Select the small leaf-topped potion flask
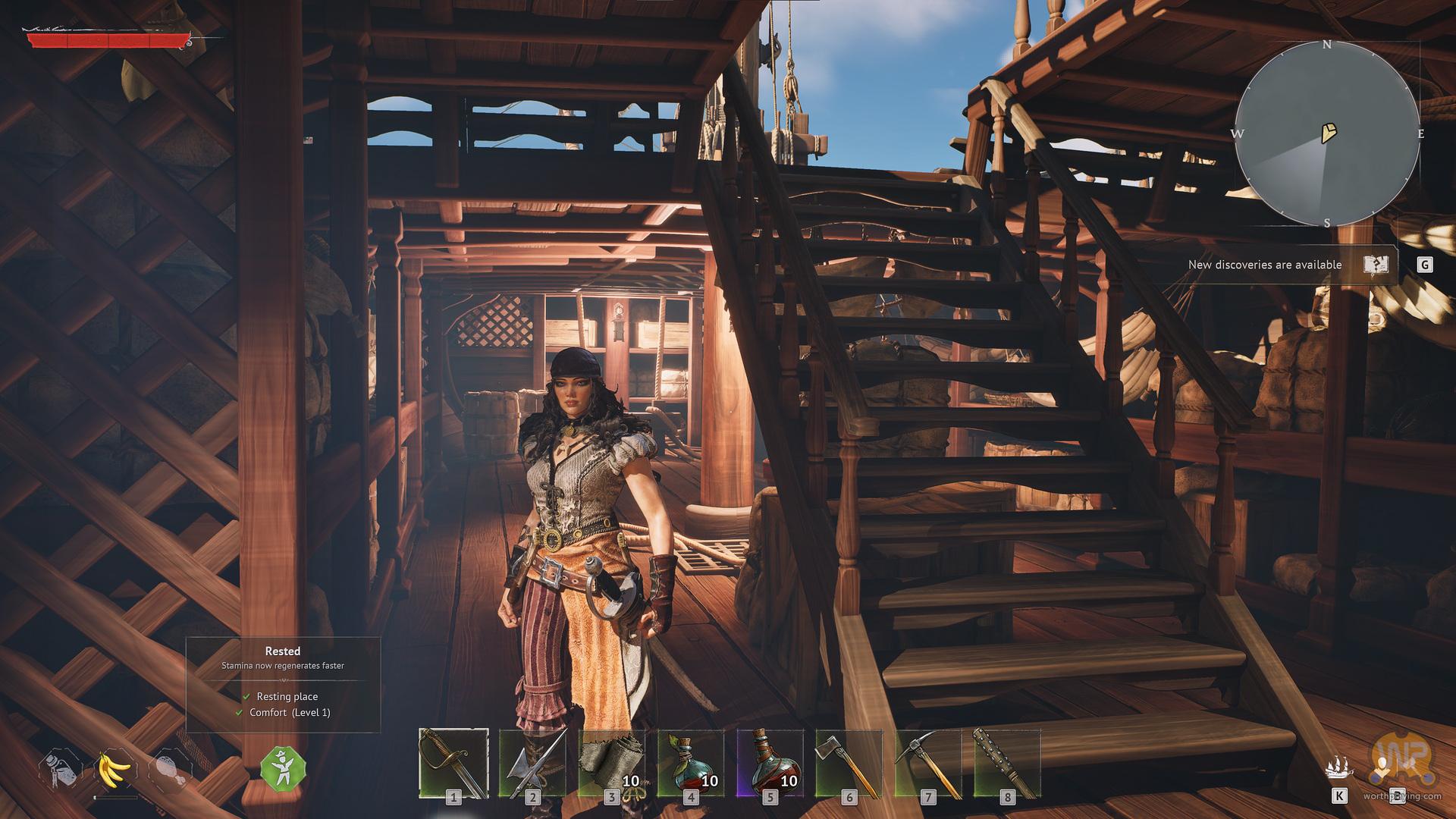The height and width of the screenshot is (819, 1456). point(690,764)
